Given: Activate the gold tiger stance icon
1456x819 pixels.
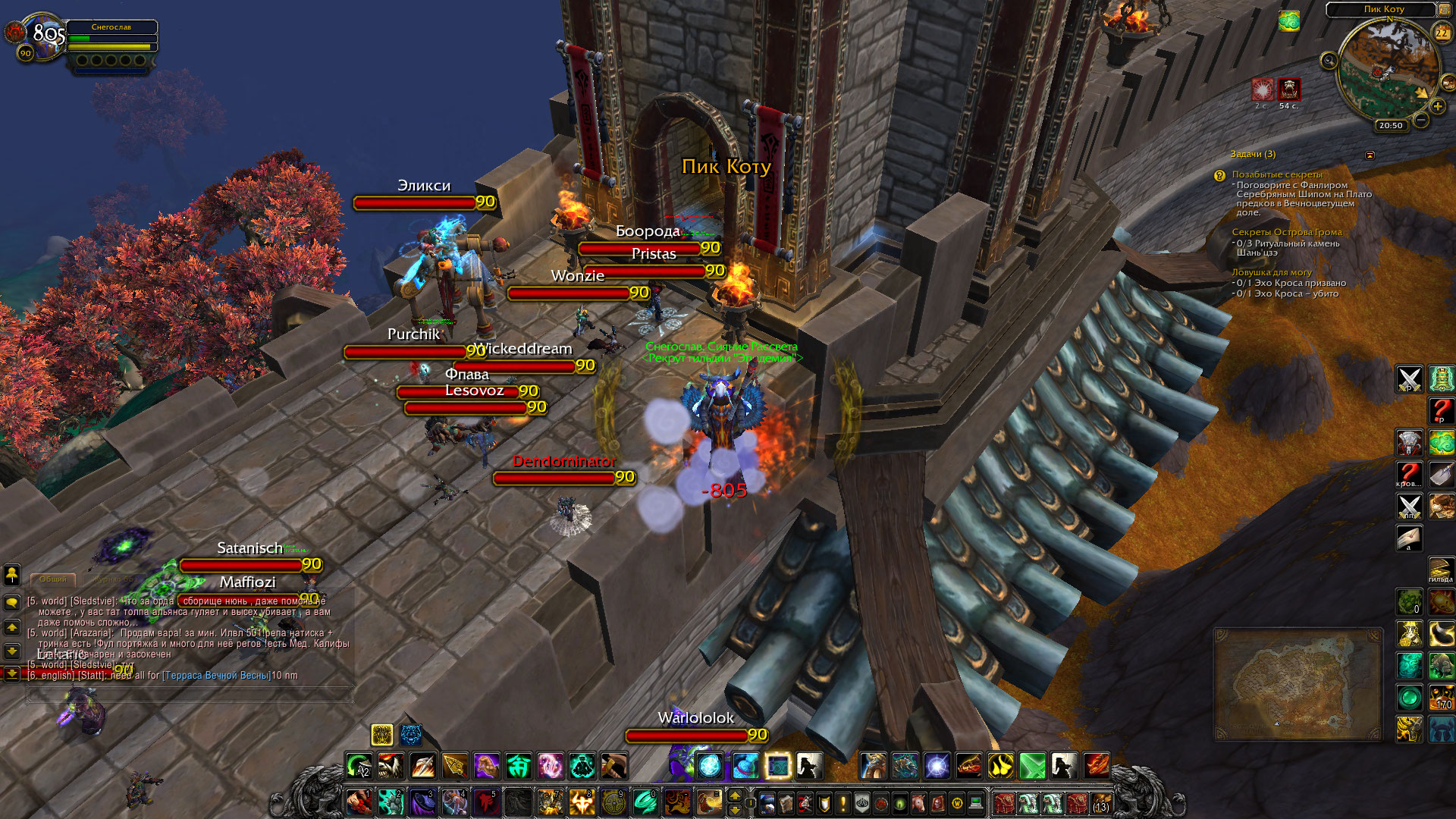Looking at the screenshot, I should [382, 734].
